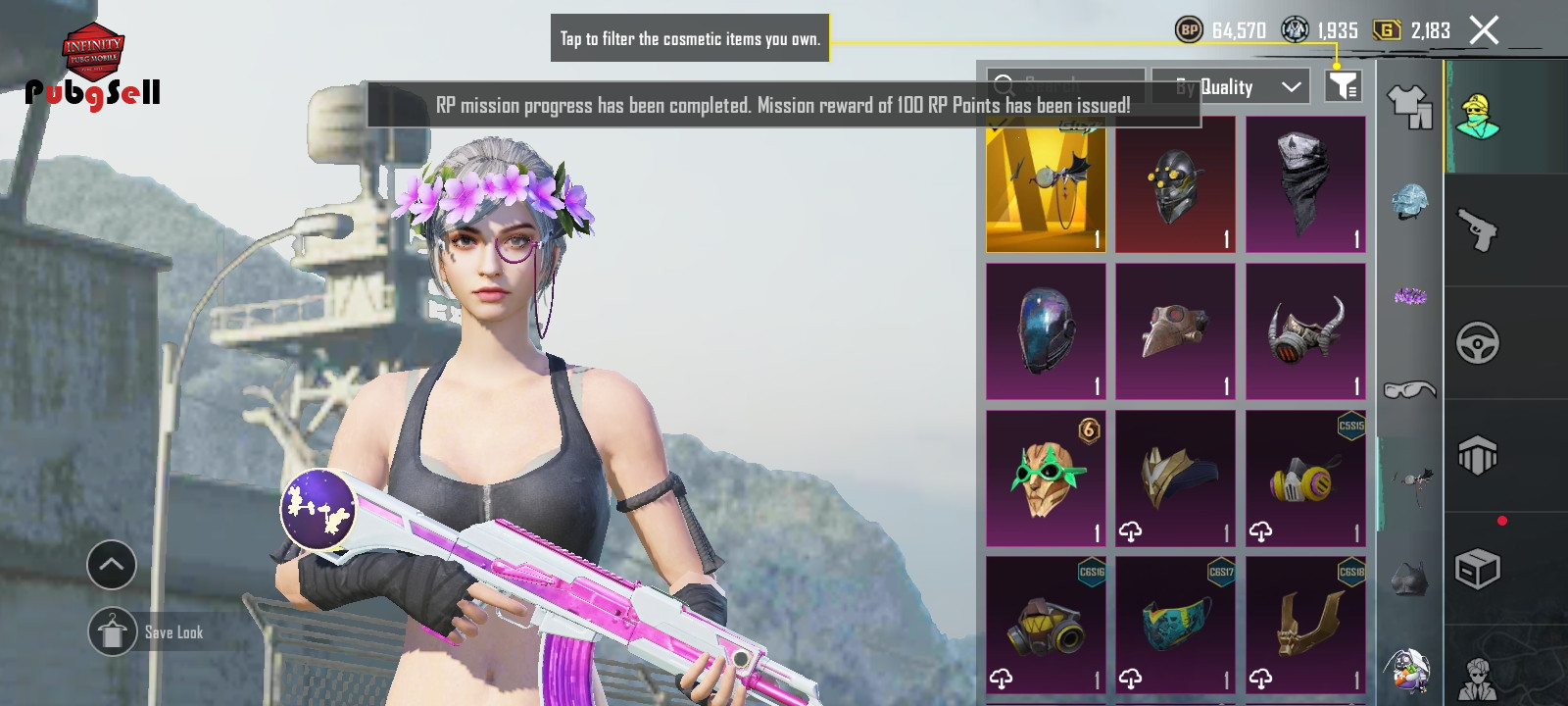Select the plague doctor beak mask
The width and height of the screenshot is (1568, 706).
[x=1175, y=331]
